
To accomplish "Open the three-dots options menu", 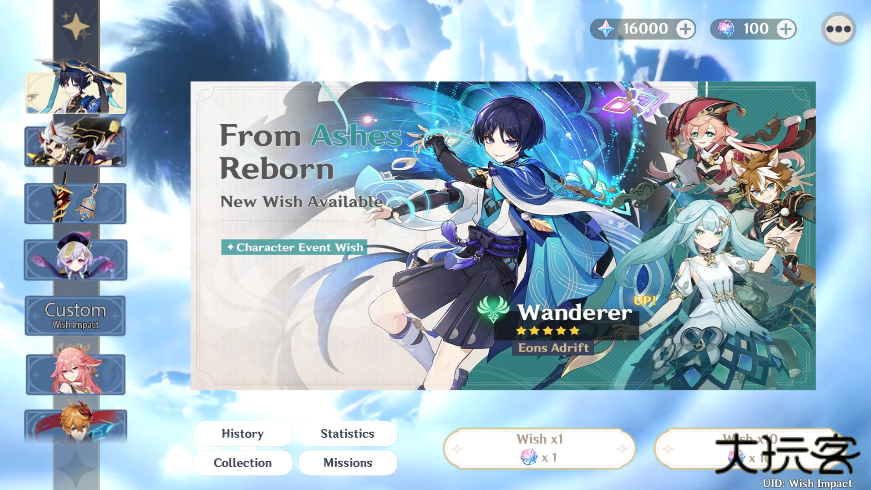I will point(838,29).
